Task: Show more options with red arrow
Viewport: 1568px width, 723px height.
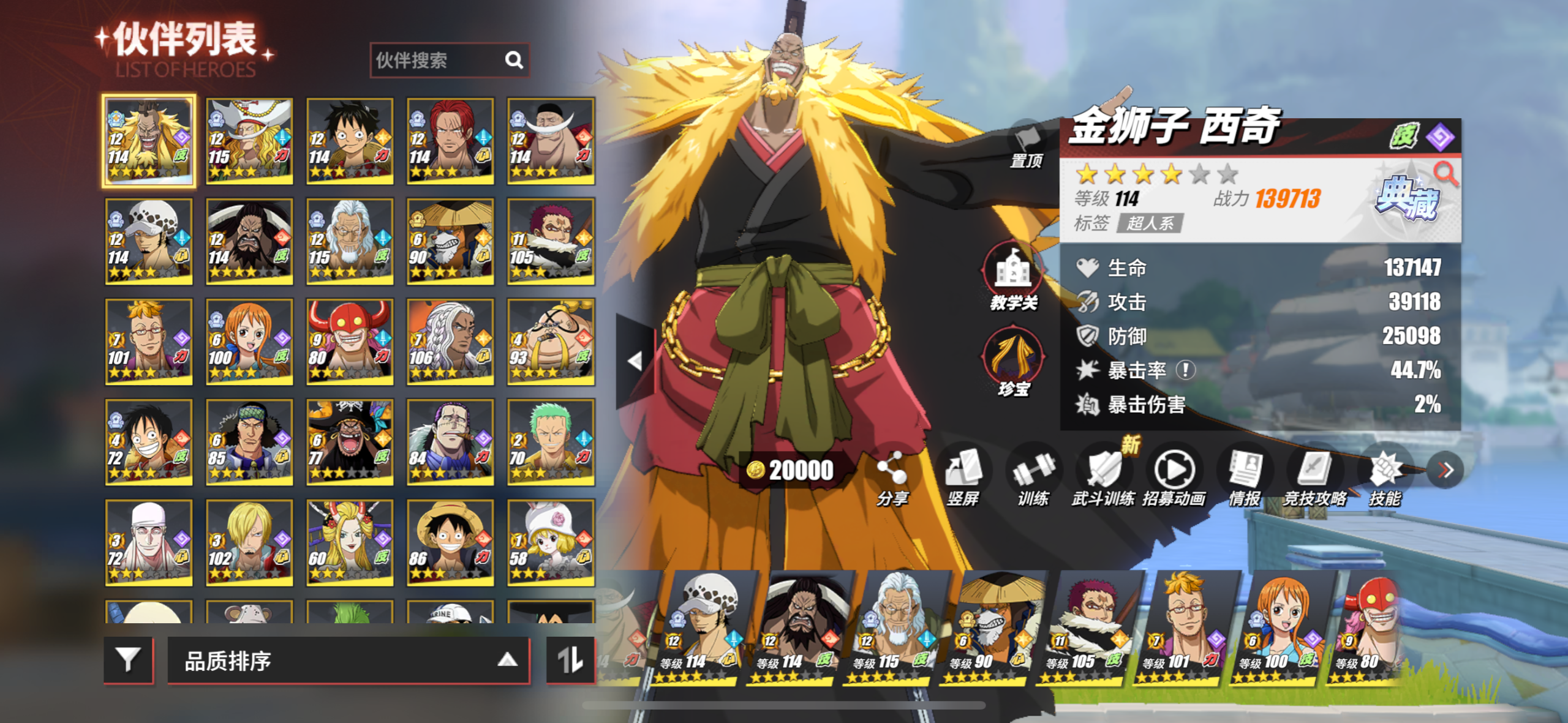Action: click(x=1445, y=470)
